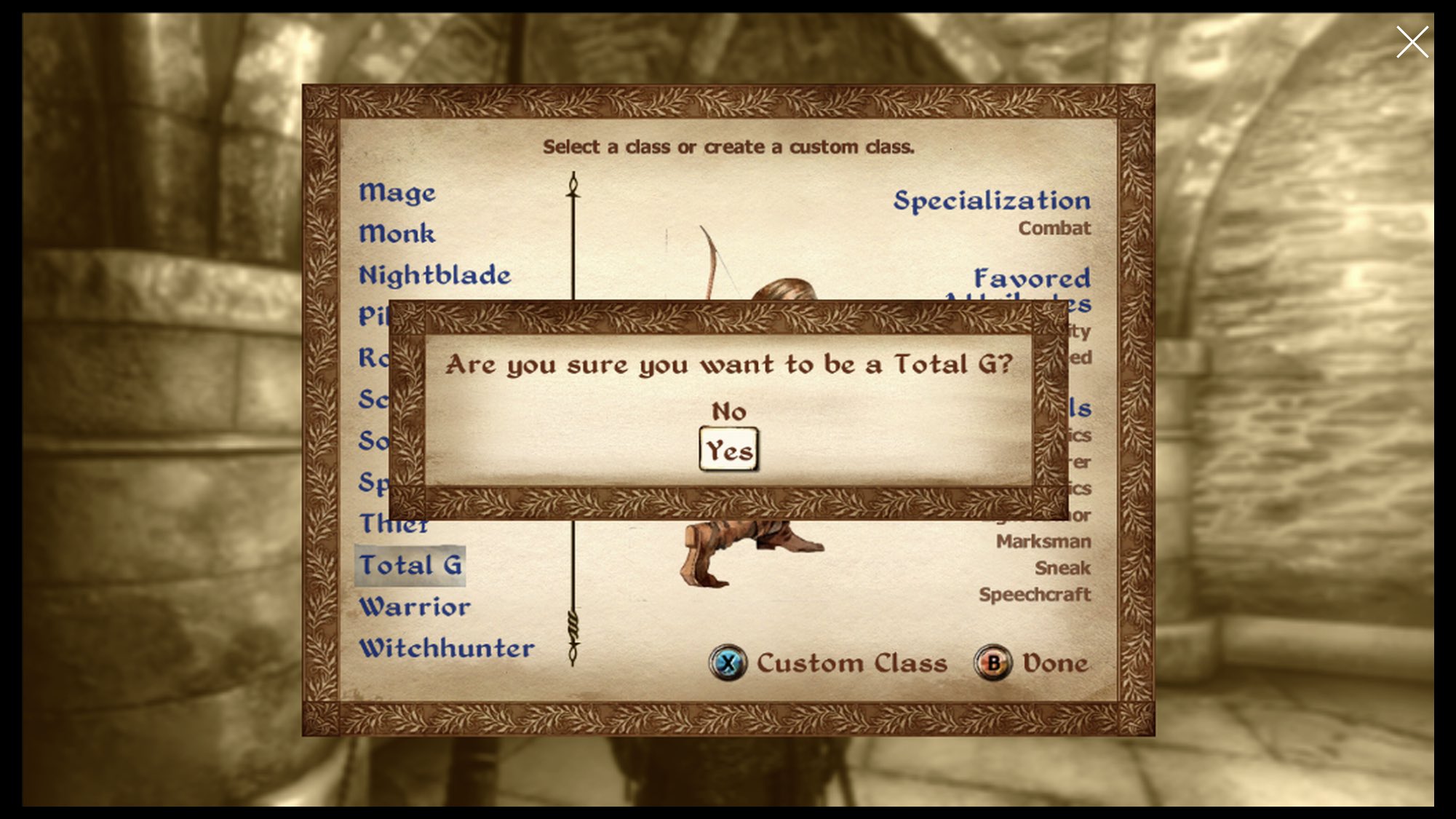Pick the Warrior class

[415, 606]
